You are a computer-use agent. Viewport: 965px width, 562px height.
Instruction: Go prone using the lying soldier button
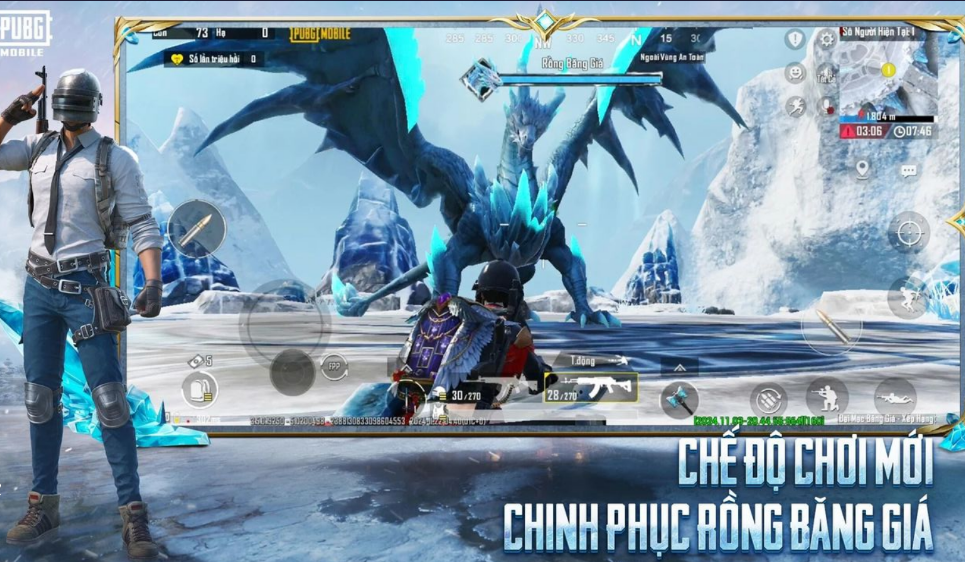coord(894,397)
